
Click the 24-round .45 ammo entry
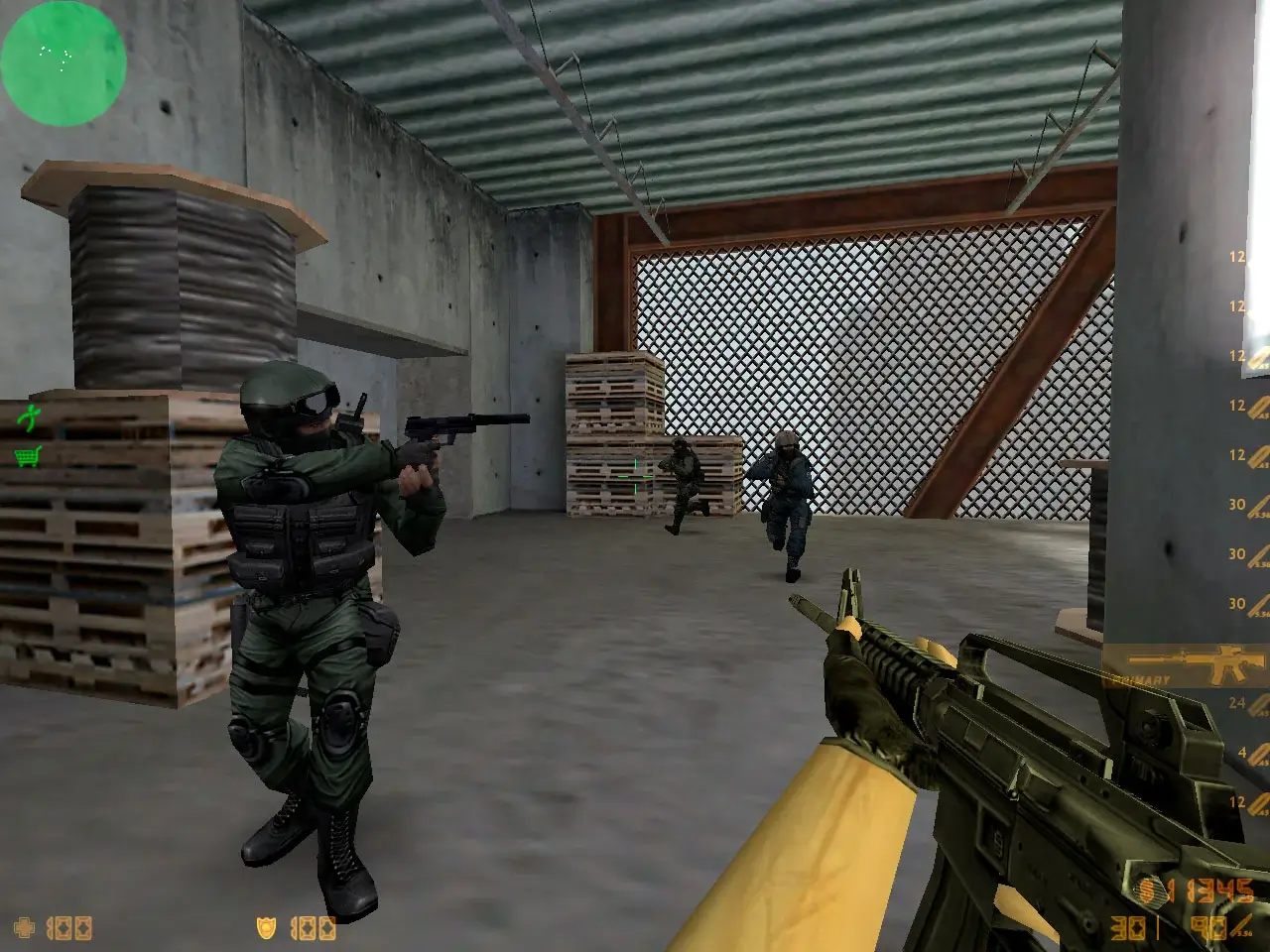point(1237,702)
